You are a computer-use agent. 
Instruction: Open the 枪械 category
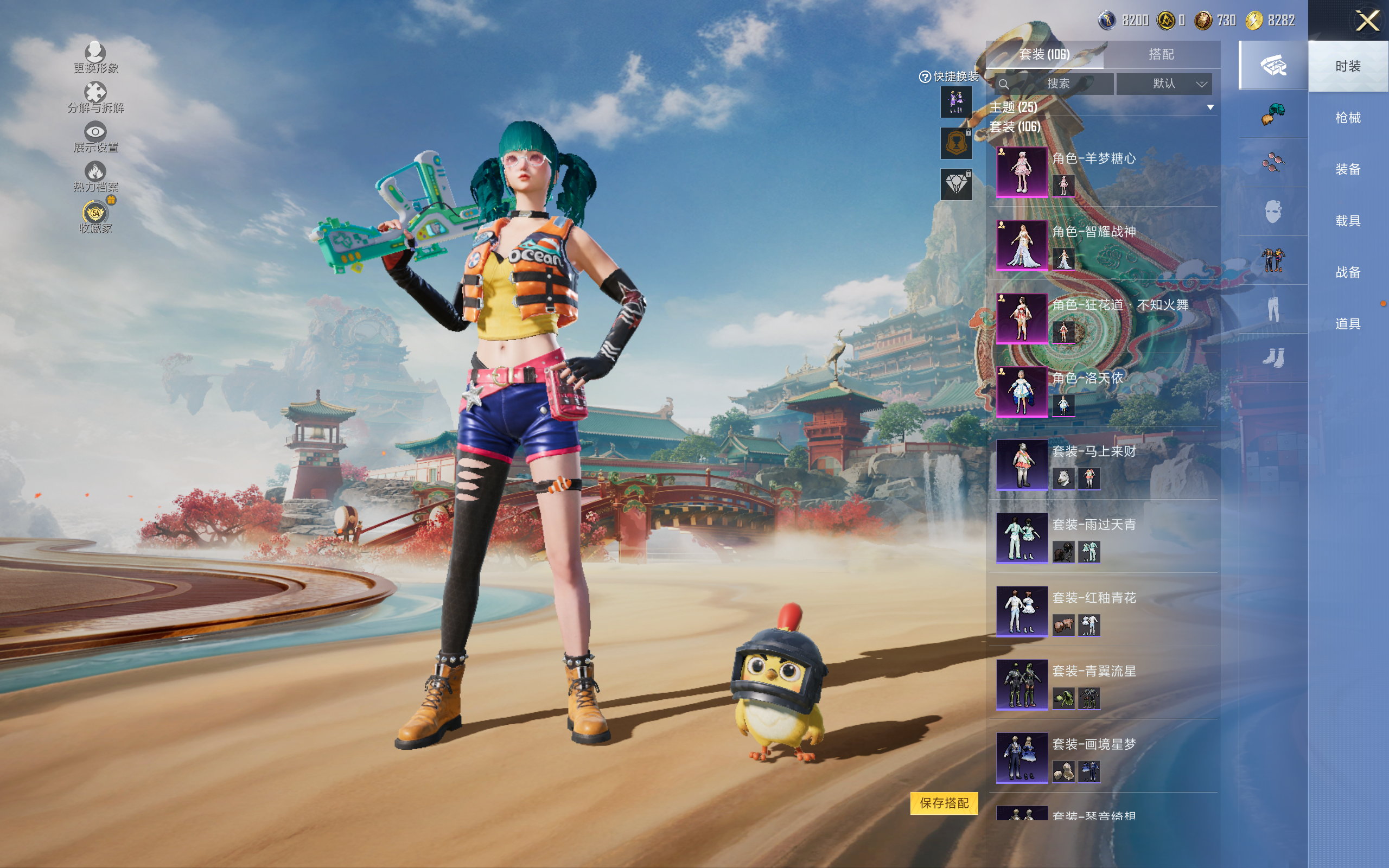tap(1348, 118)
